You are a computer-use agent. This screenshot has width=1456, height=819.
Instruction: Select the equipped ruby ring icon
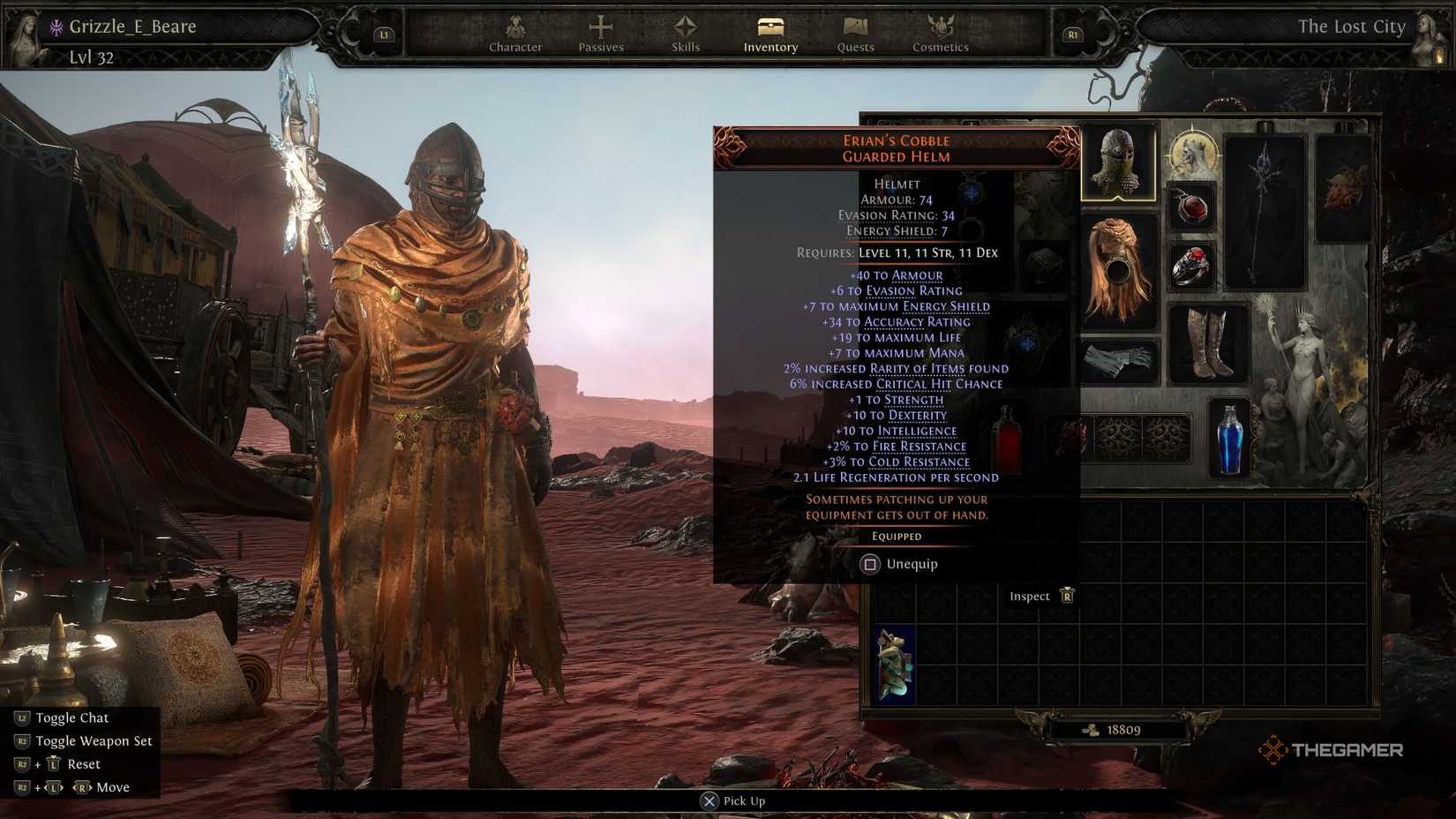pyautogui.click(x=1191, y=267)
